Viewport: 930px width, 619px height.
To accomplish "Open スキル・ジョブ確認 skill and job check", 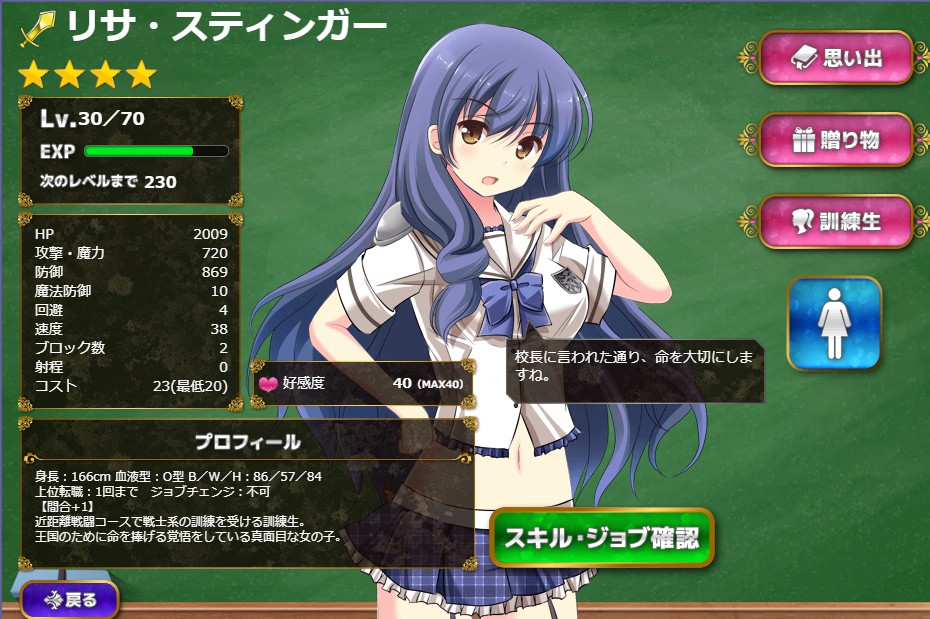I will [602, 537].
